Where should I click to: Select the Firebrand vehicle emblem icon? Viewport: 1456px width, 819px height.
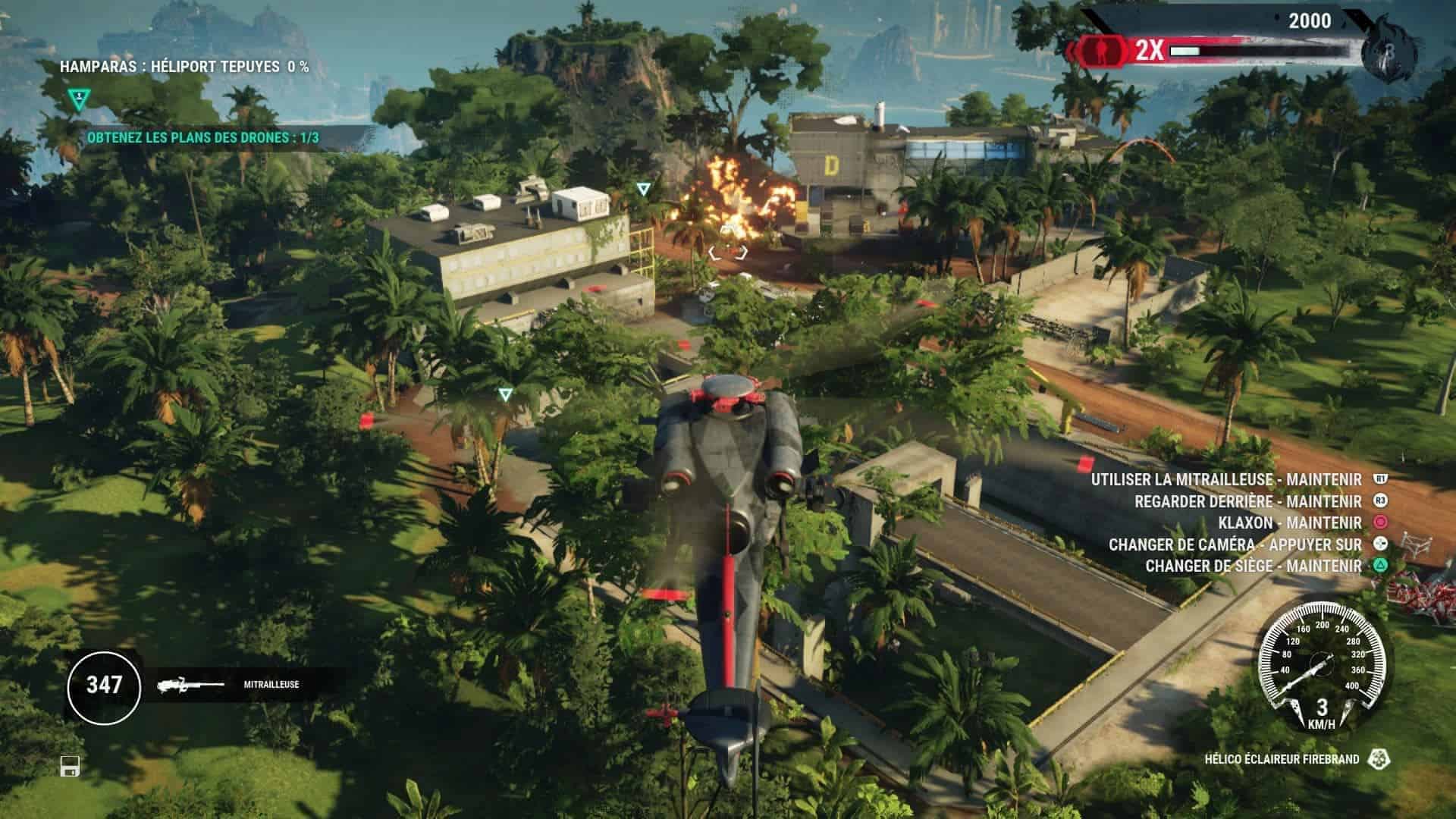pyautogui.click(x=1376, y=759)
